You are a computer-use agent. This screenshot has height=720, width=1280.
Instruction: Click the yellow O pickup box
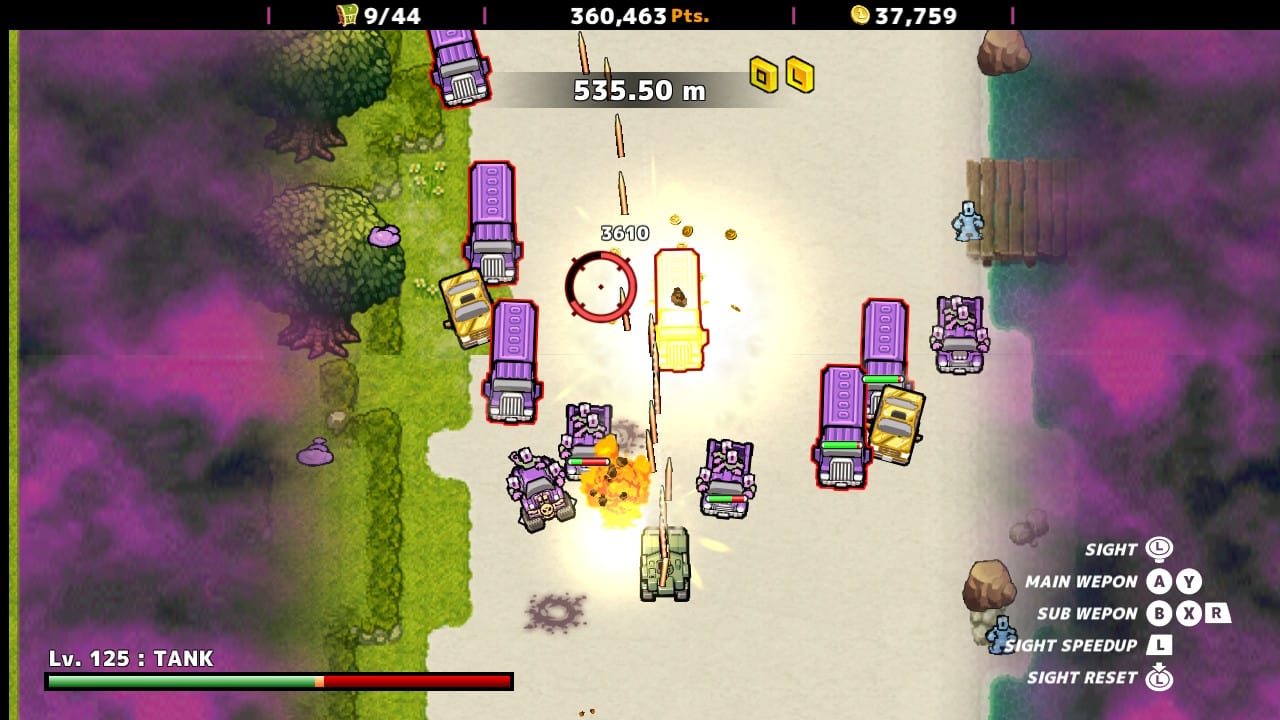[x=761, y=75]
